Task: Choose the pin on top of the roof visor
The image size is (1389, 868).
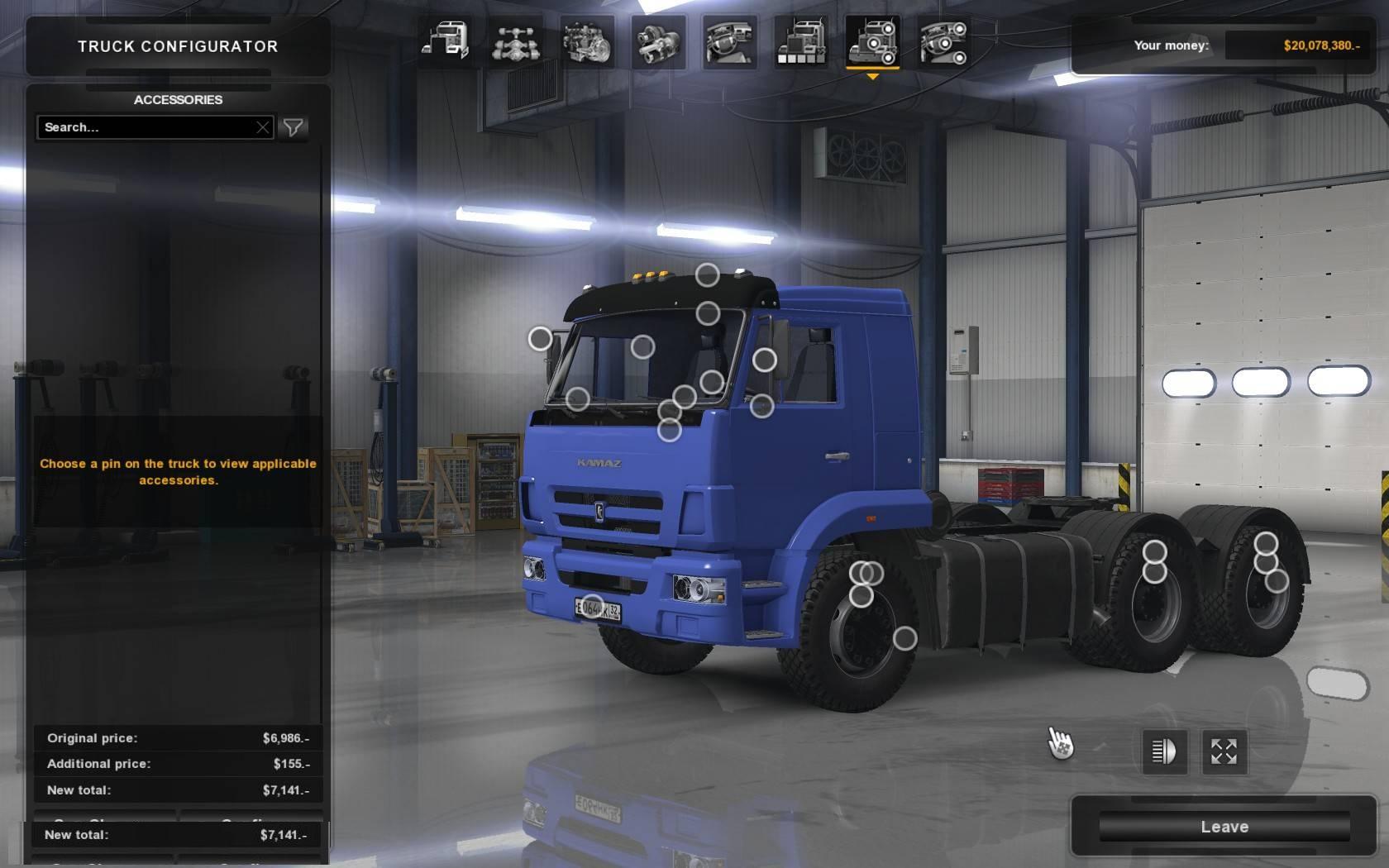Action: (707, 274)
